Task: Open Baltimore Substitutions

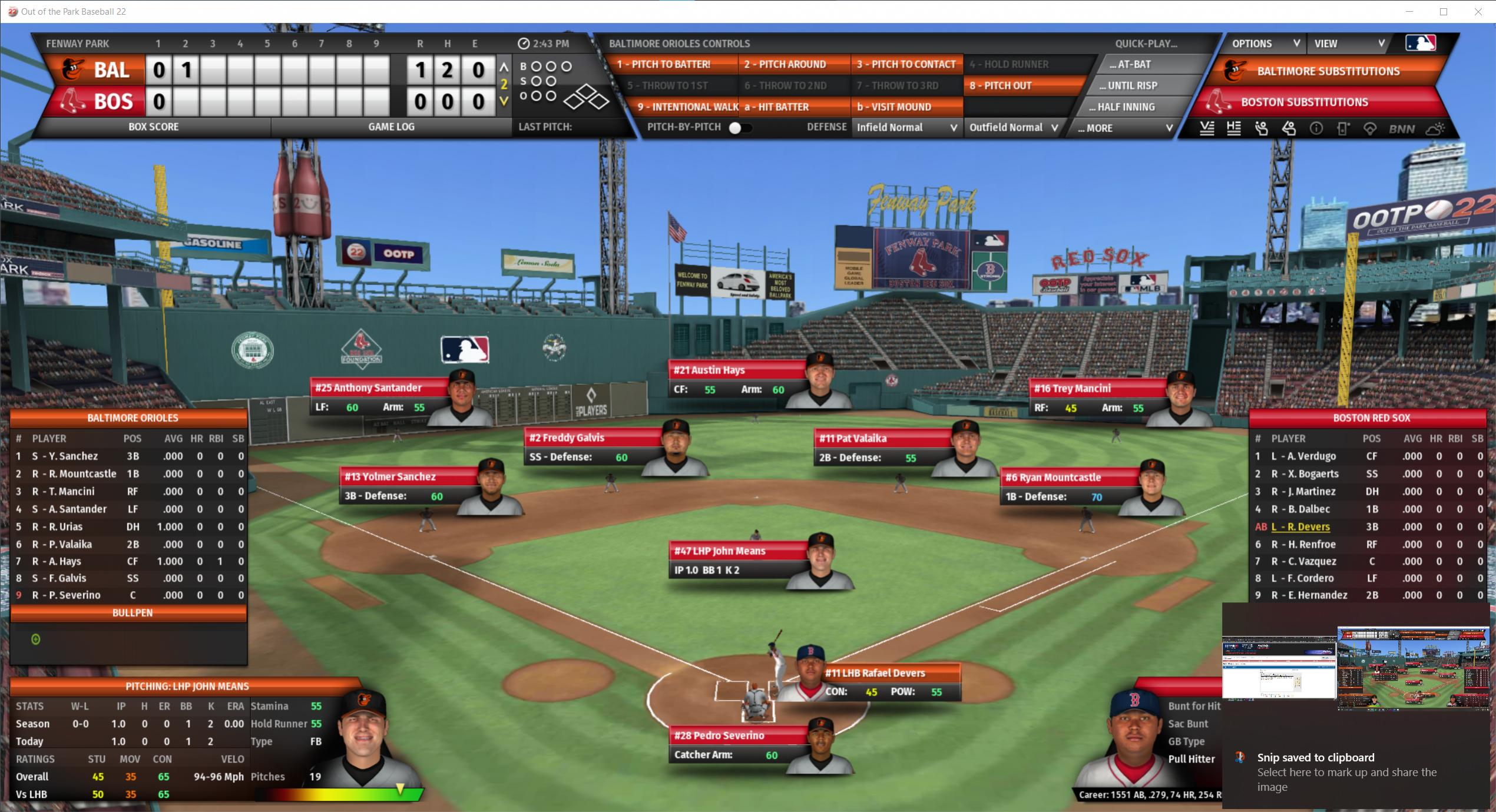Action: pyautogui.click(x=1328, y=71)
